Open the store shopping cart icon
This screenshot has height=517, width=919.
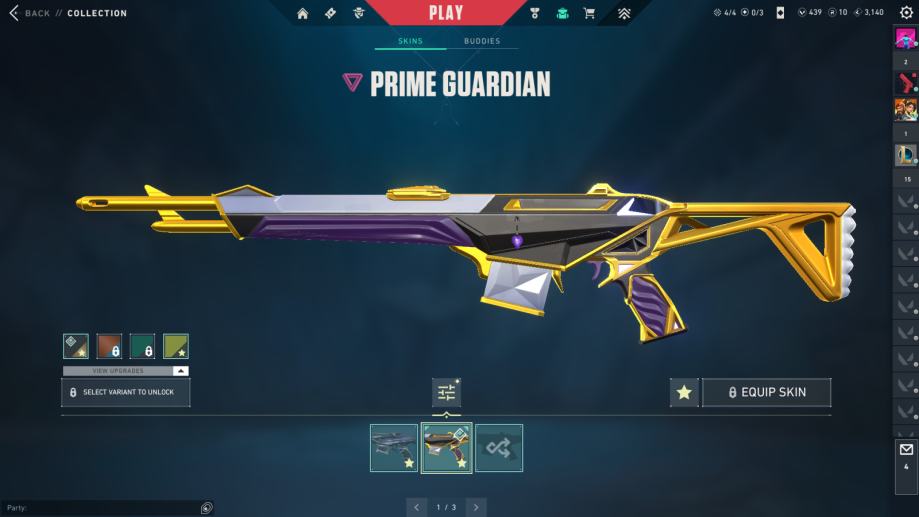(589, 13)
